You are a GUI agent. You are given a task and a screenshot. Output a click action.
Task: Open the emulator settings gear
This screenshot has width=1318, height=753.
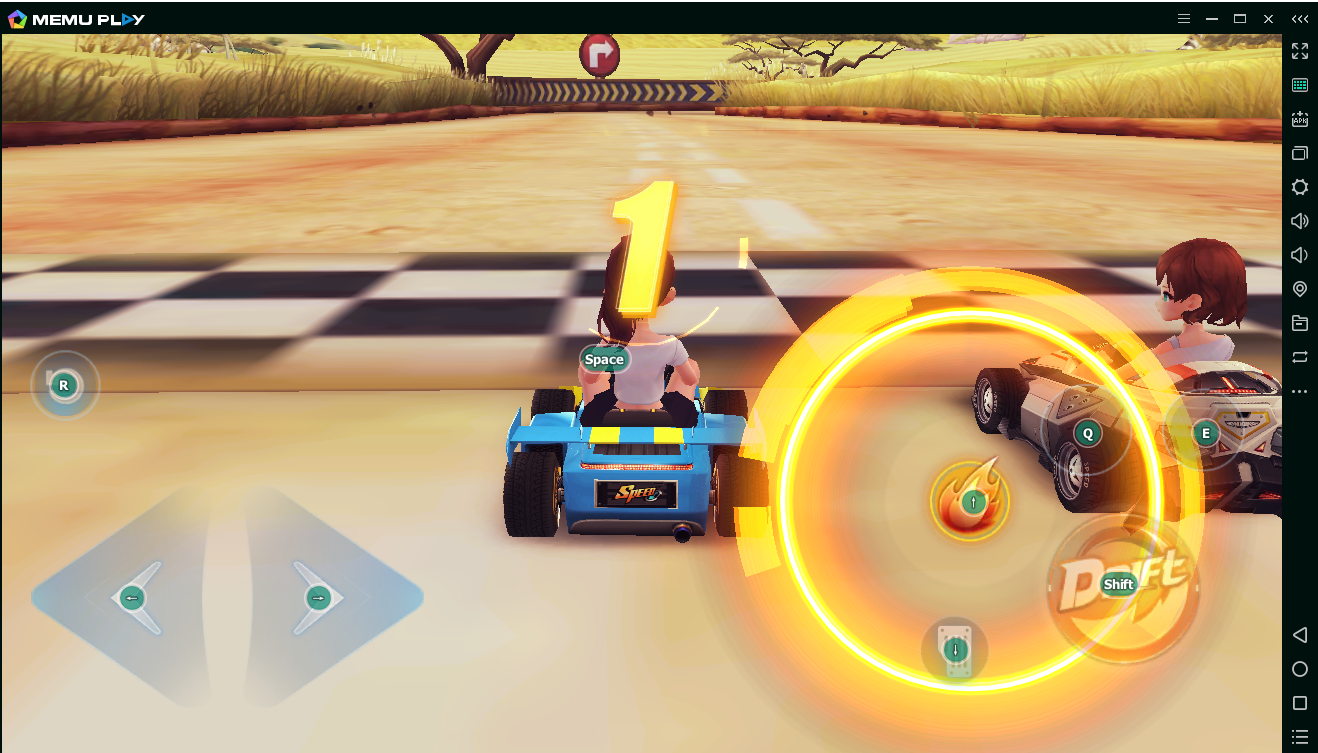[1299, 187]
